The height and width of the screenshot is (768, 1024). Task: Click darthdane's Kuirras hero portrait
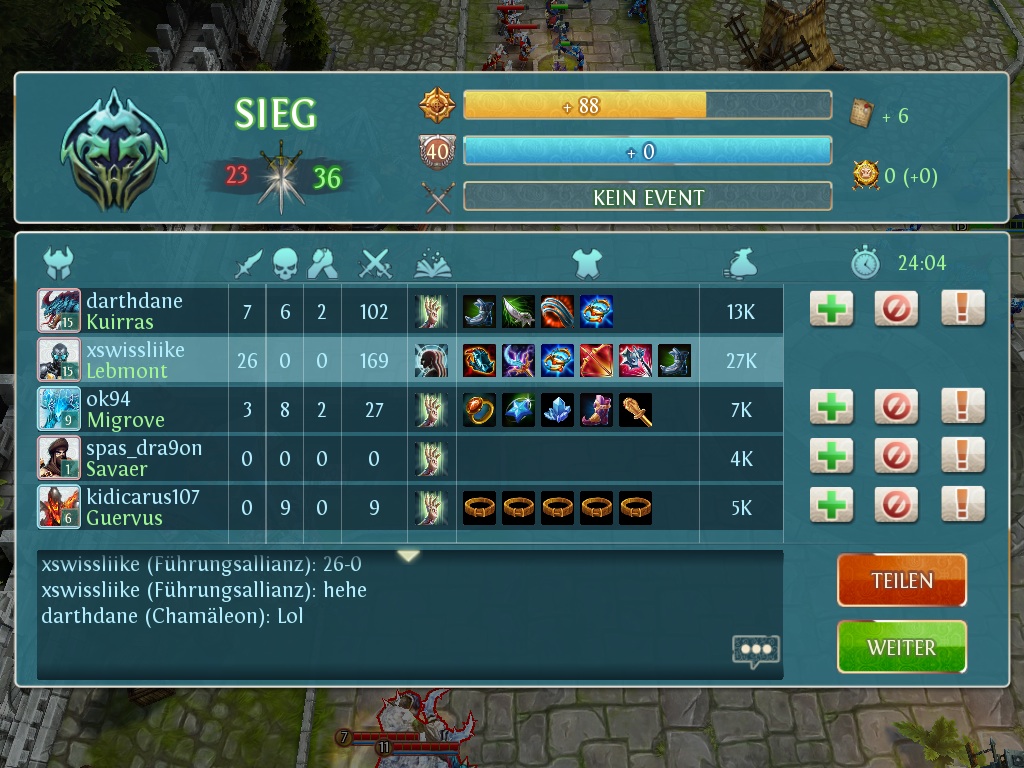[59, 311]
